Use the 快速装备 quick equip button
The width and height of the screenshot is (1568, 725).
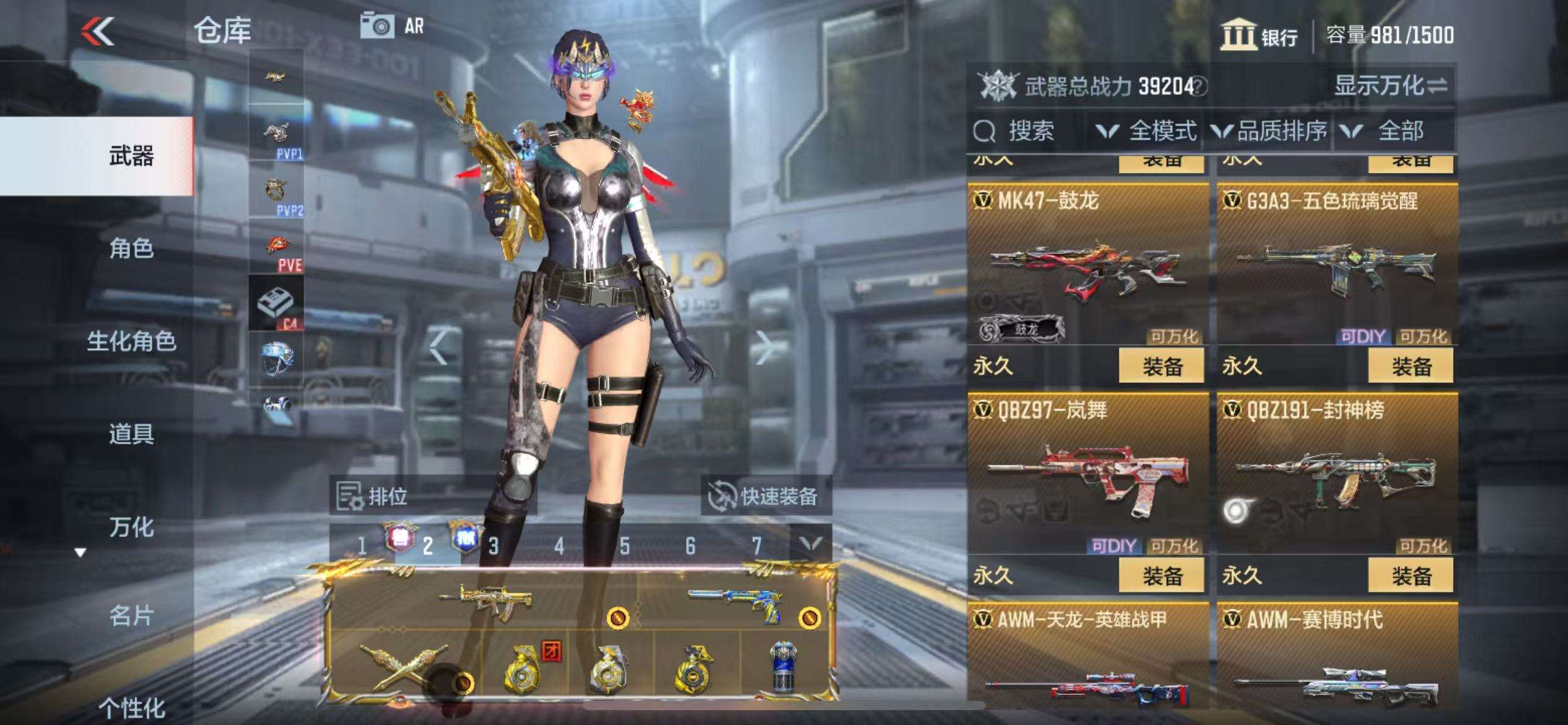tap(765, 496)
